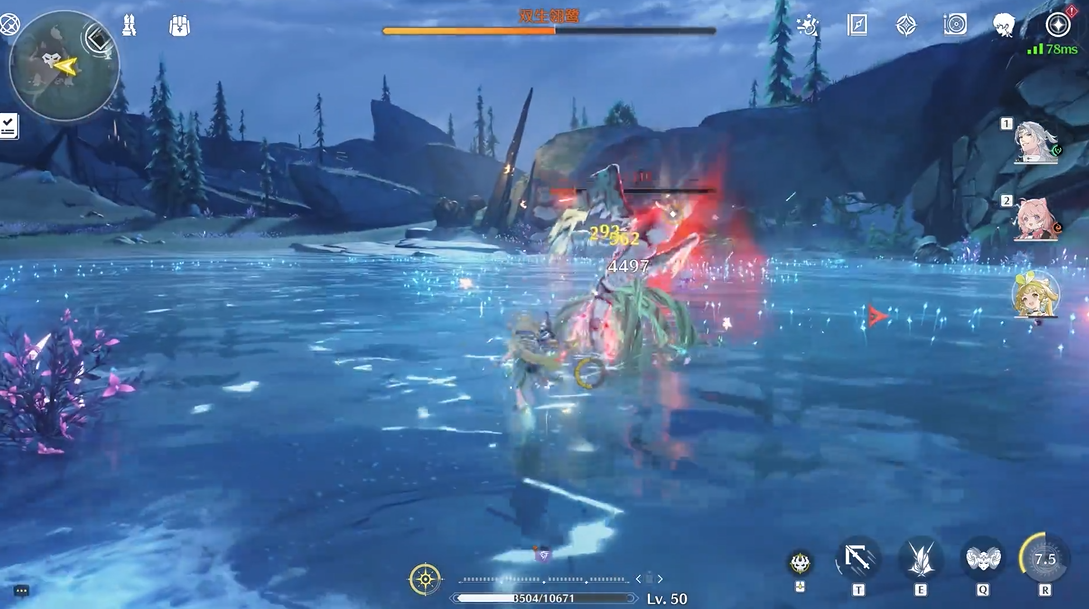The image size is (1089, 609).
Task: Open the events icon with stars
Action: coord(807,26)
